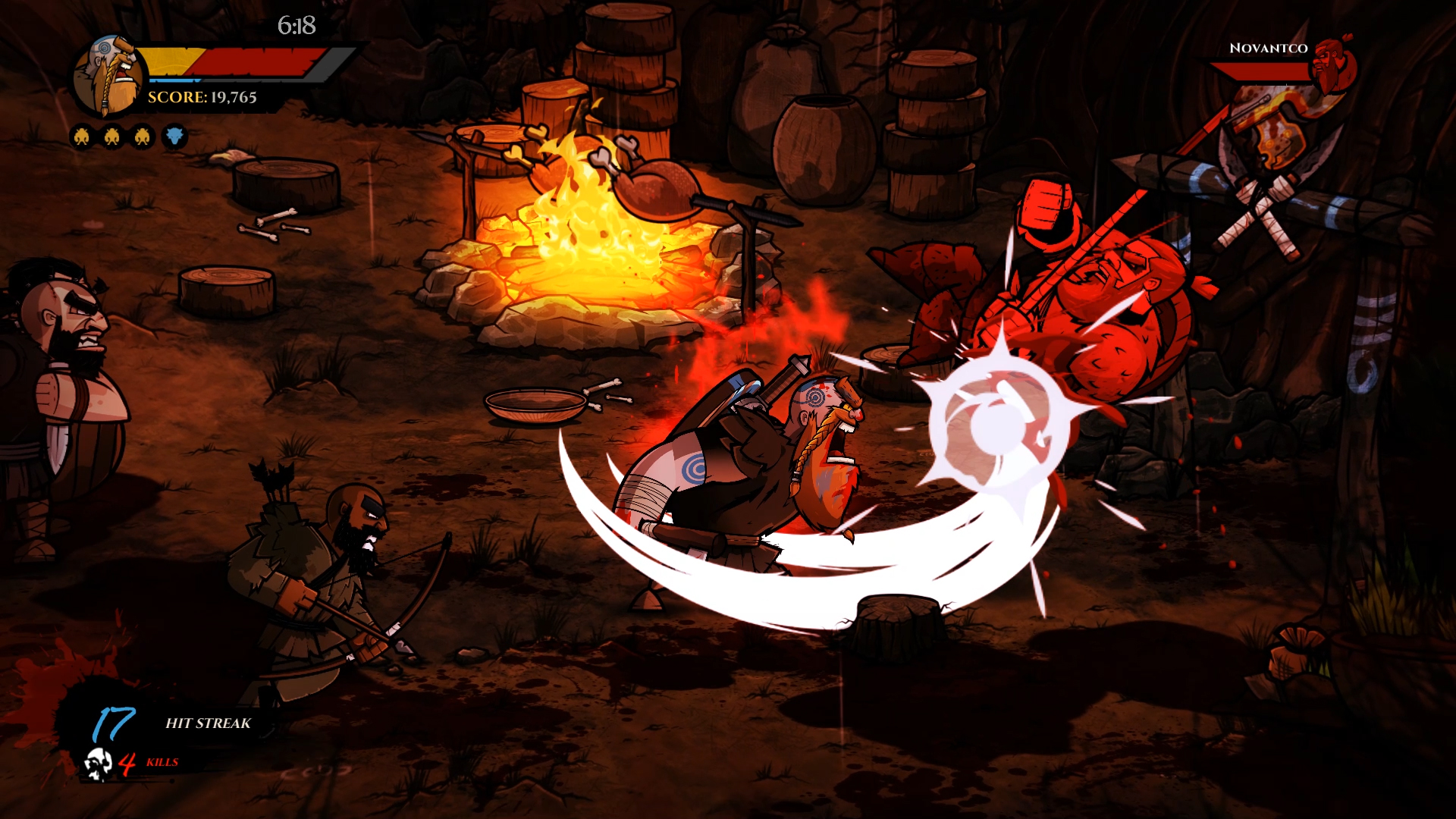Toggle the blue stamina bar
The height and width of the screenshot is (819, 1456).
click(x=173, y=79)
